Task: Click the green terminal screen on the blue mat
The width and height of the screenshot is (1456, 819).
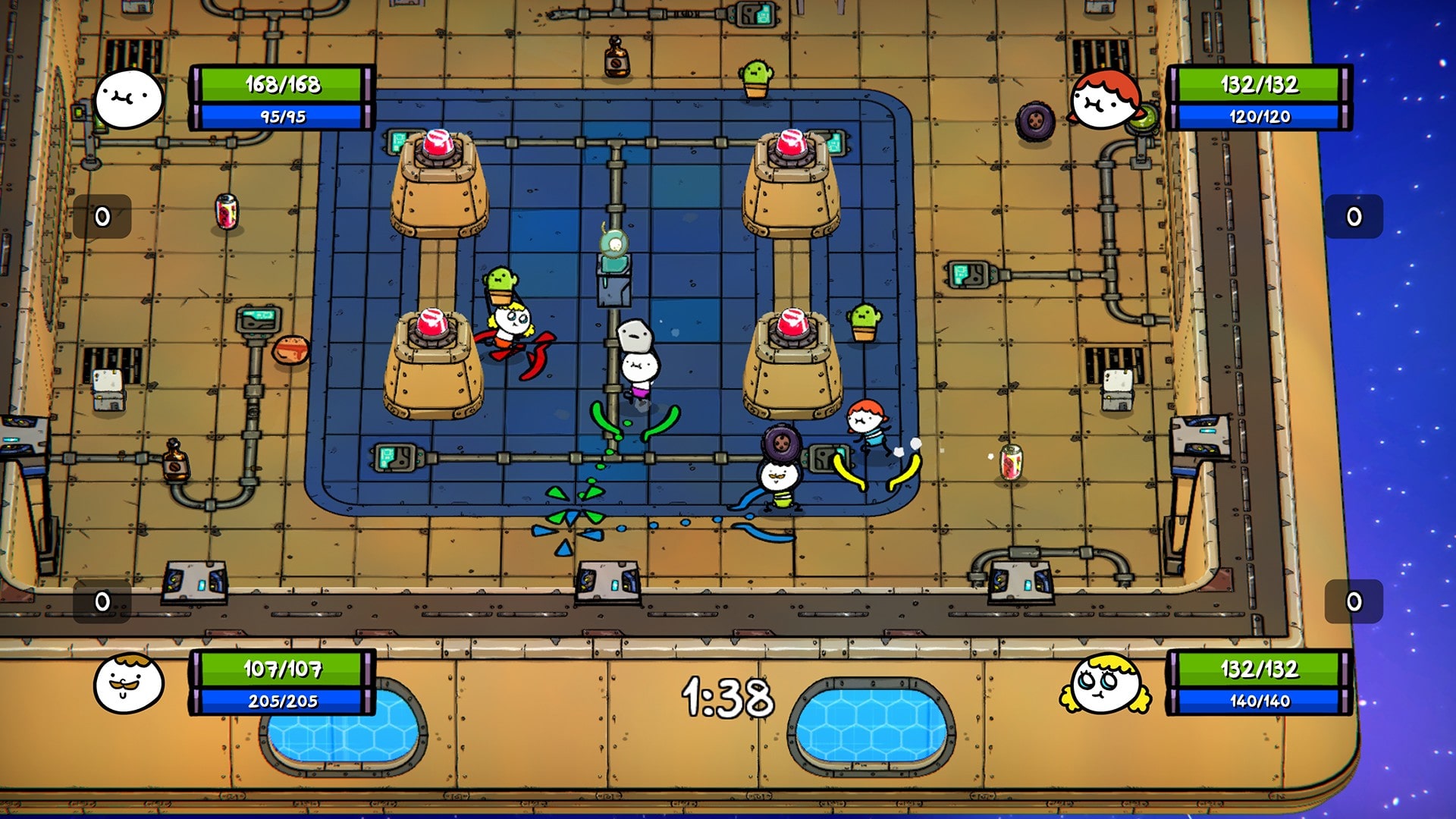Action: click(x=394, y=455)
